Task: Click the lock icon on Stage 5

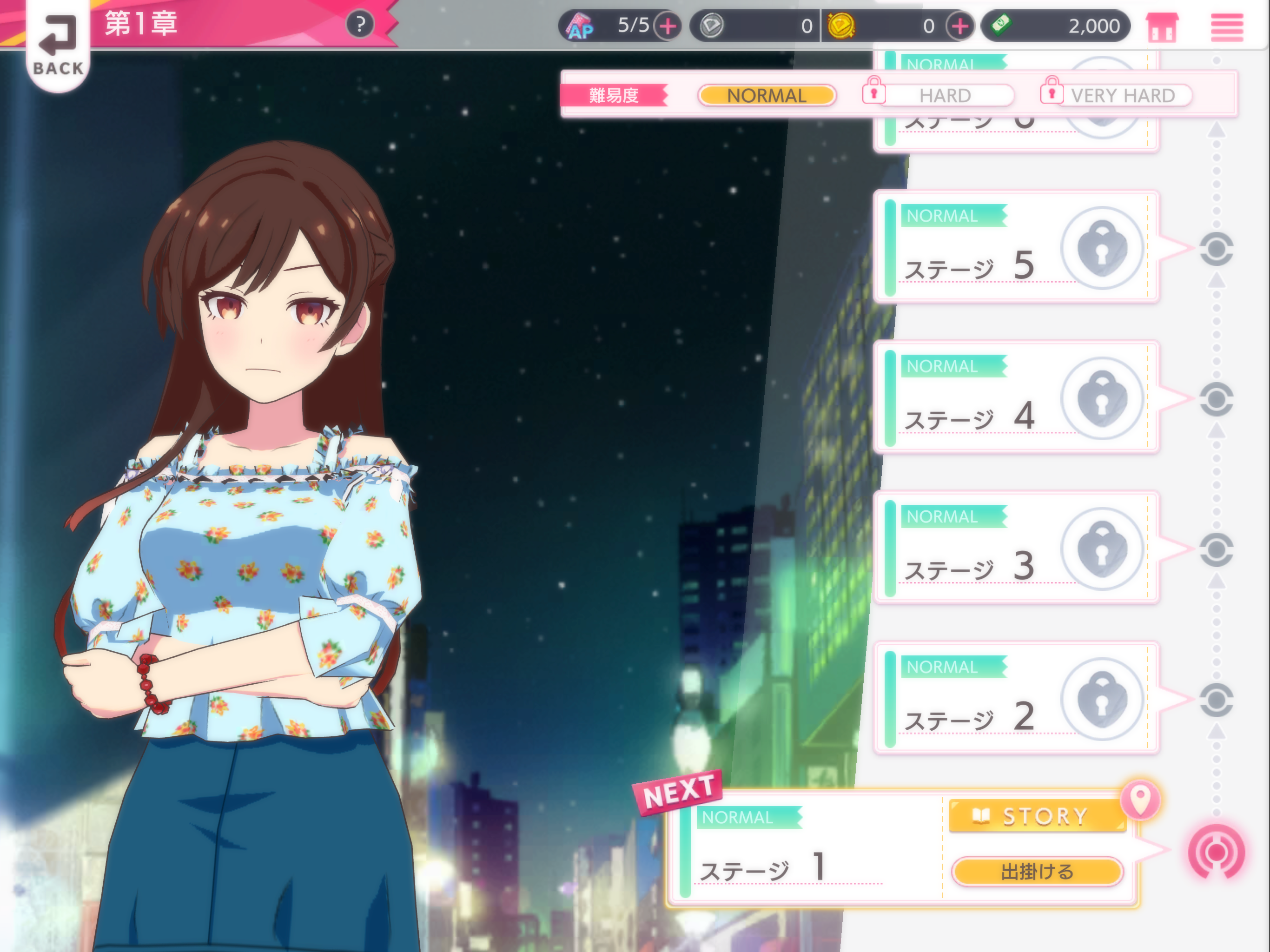Action: [x=1103, y=247]
